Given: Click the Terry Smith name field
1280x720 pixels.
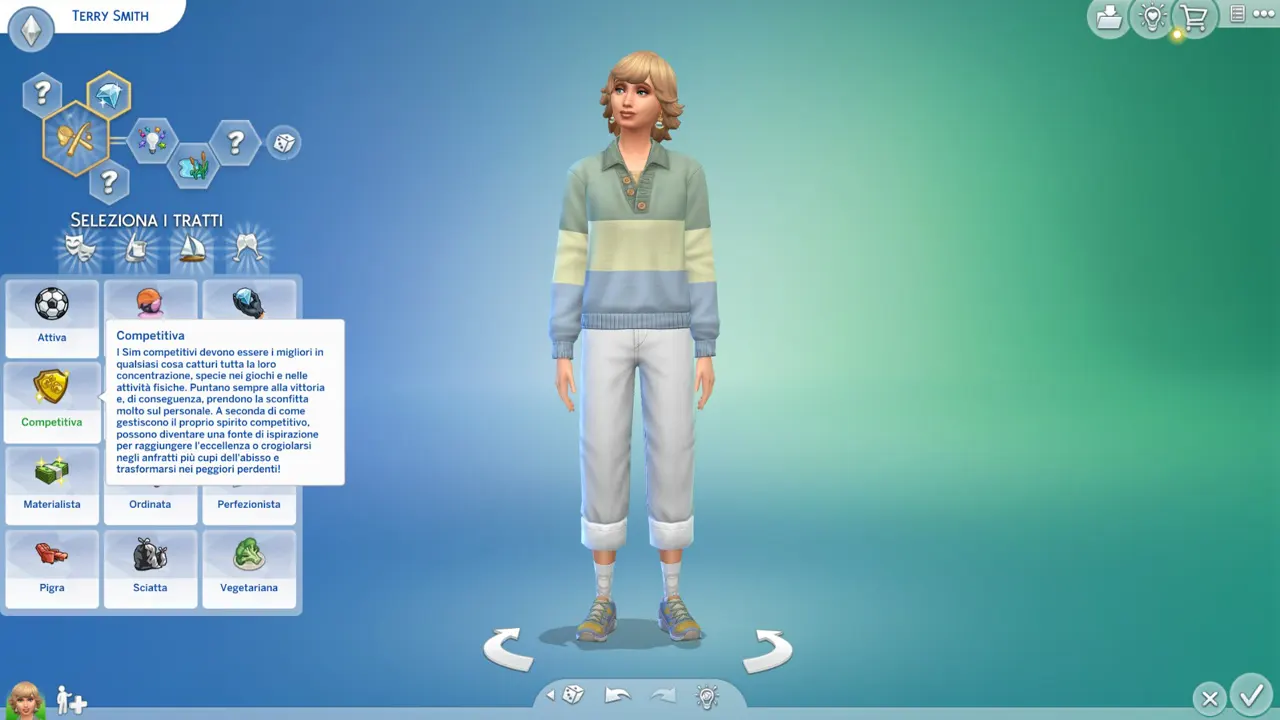Looking at the screenshot, I should pos(110,16).
